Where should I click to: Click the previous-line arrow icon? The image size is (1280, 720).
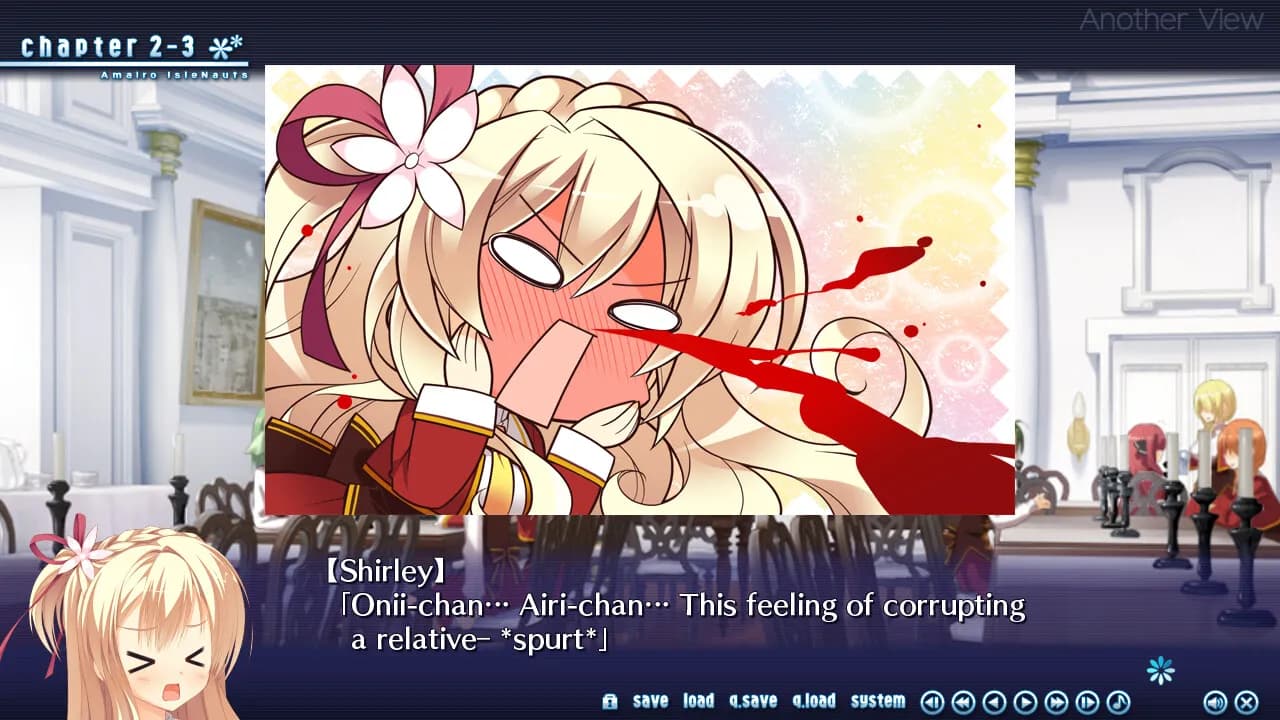coord(933,701)
